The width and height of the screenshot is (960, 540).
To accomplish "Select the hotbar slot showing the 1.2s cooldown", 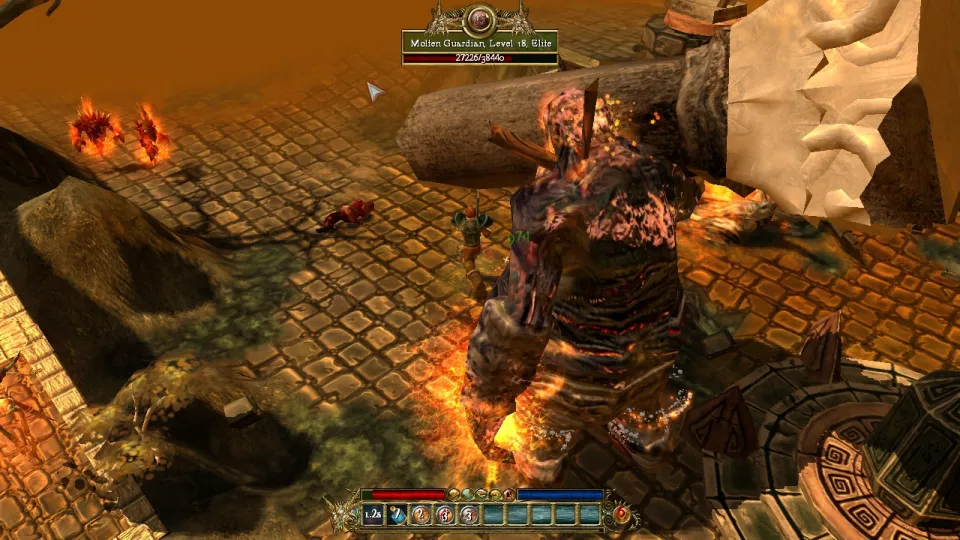I will 373,514.
